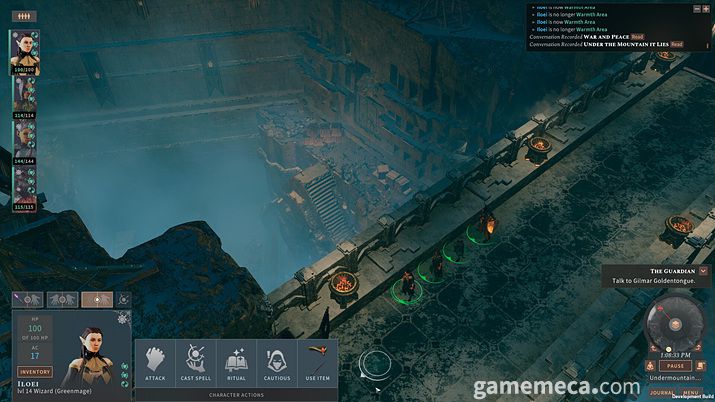Read Under the Mountain It Lies conversation
This screenshot has width=715, height=402.
coord(677,44)
